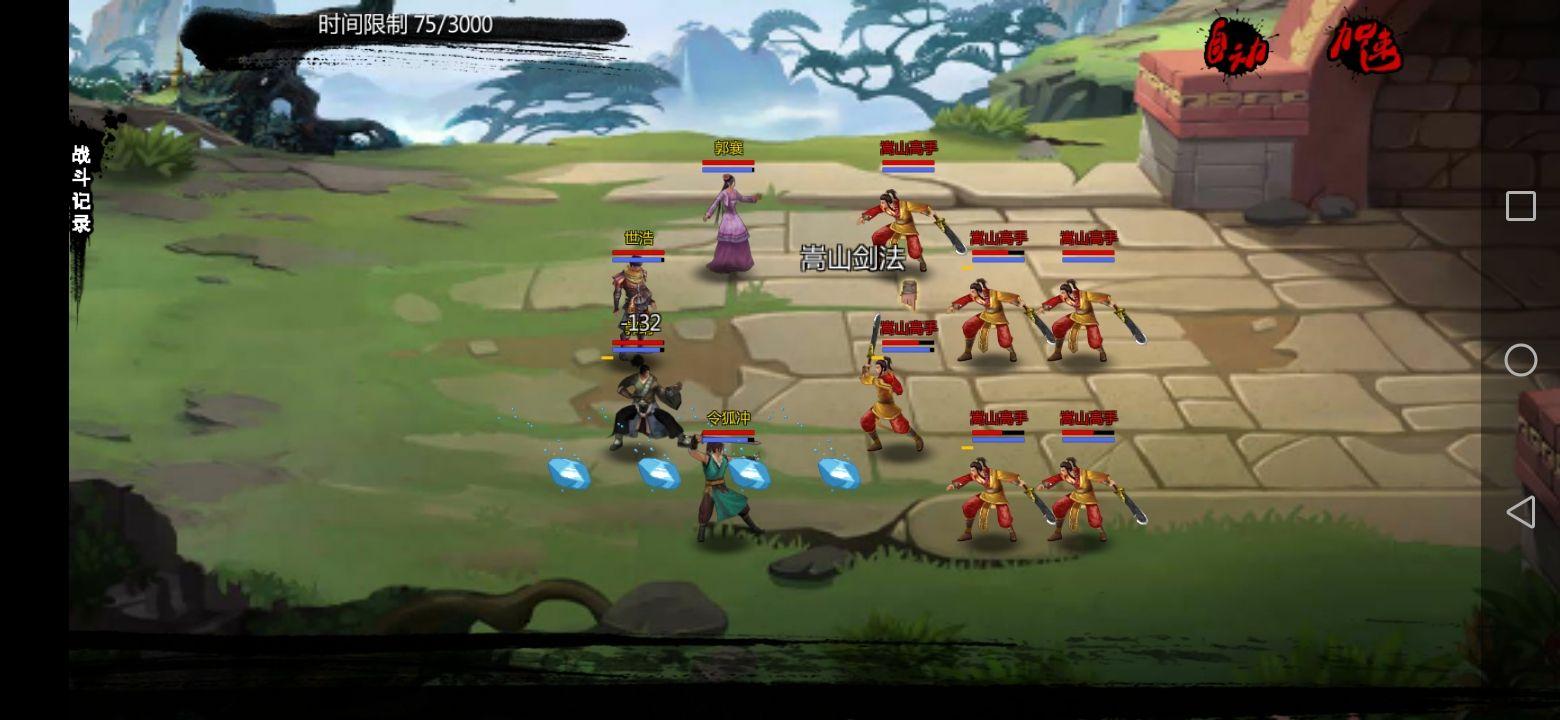Tap the Android square recent-apps button
Screen dimensions: 1560x720
1520,206
